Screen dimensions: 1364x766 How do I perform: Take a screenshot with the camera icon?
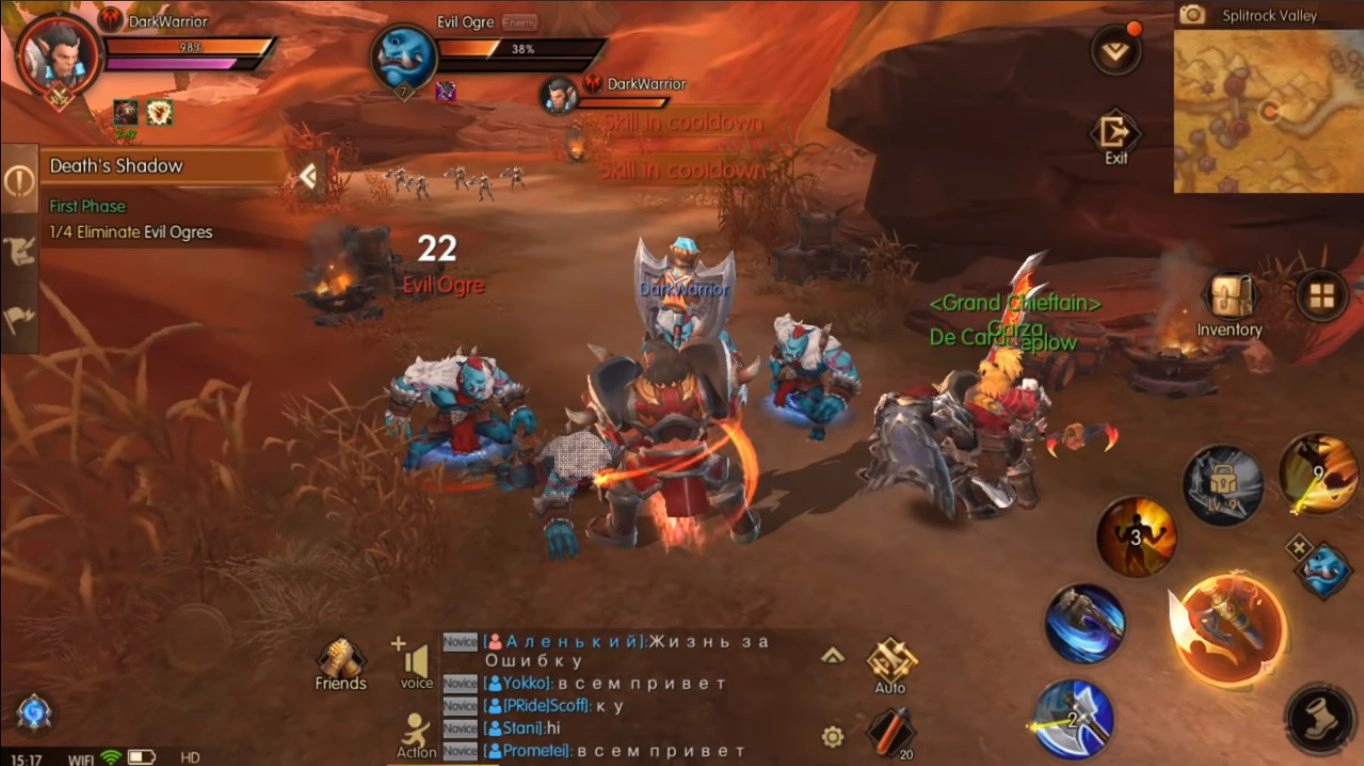pyautogui.click(x=1192, y=15)
